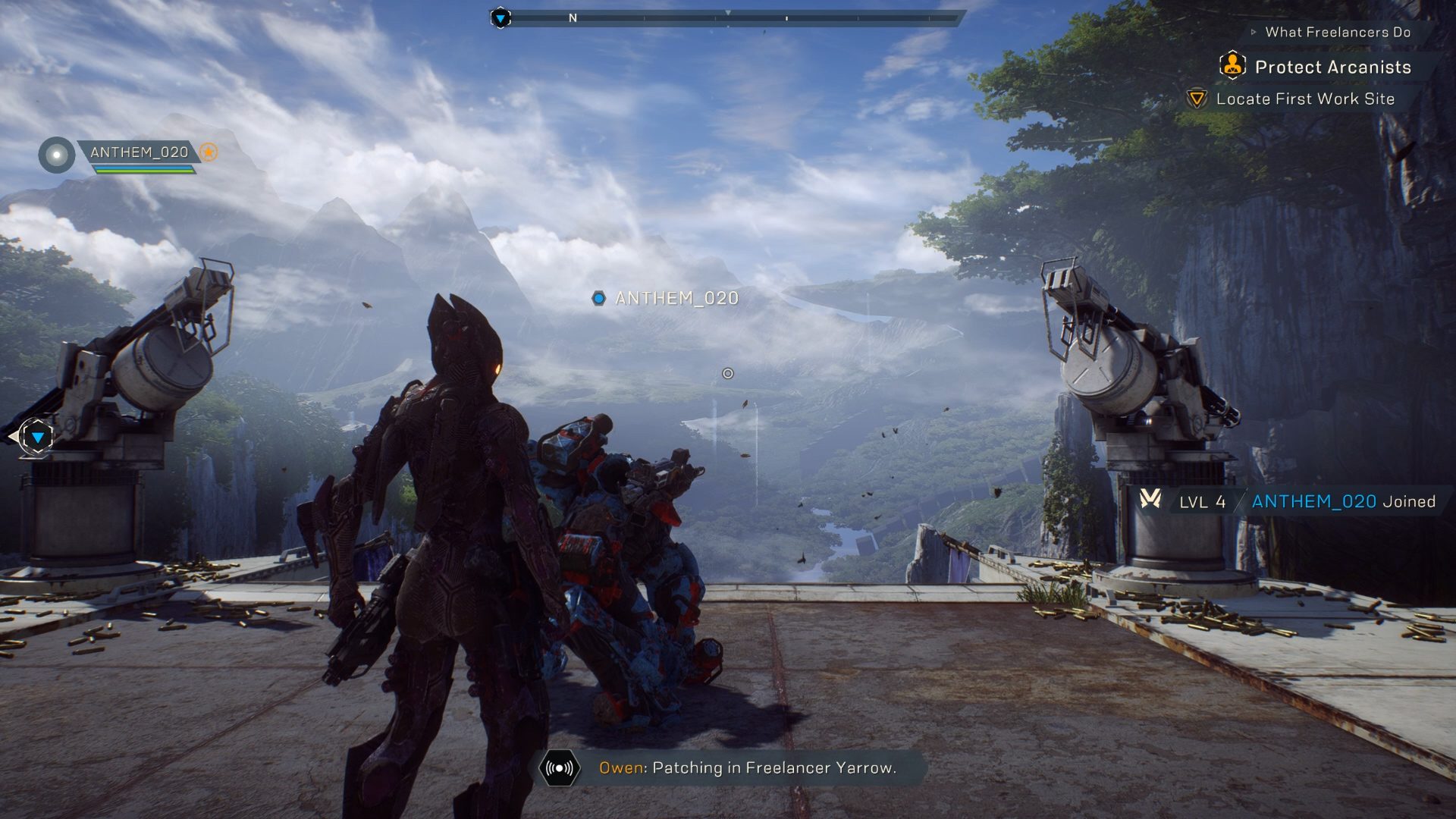Select the comms speaker icon beside Owen's subtitle
Viewport: 1456px width, 819px height.
(559, 768)
